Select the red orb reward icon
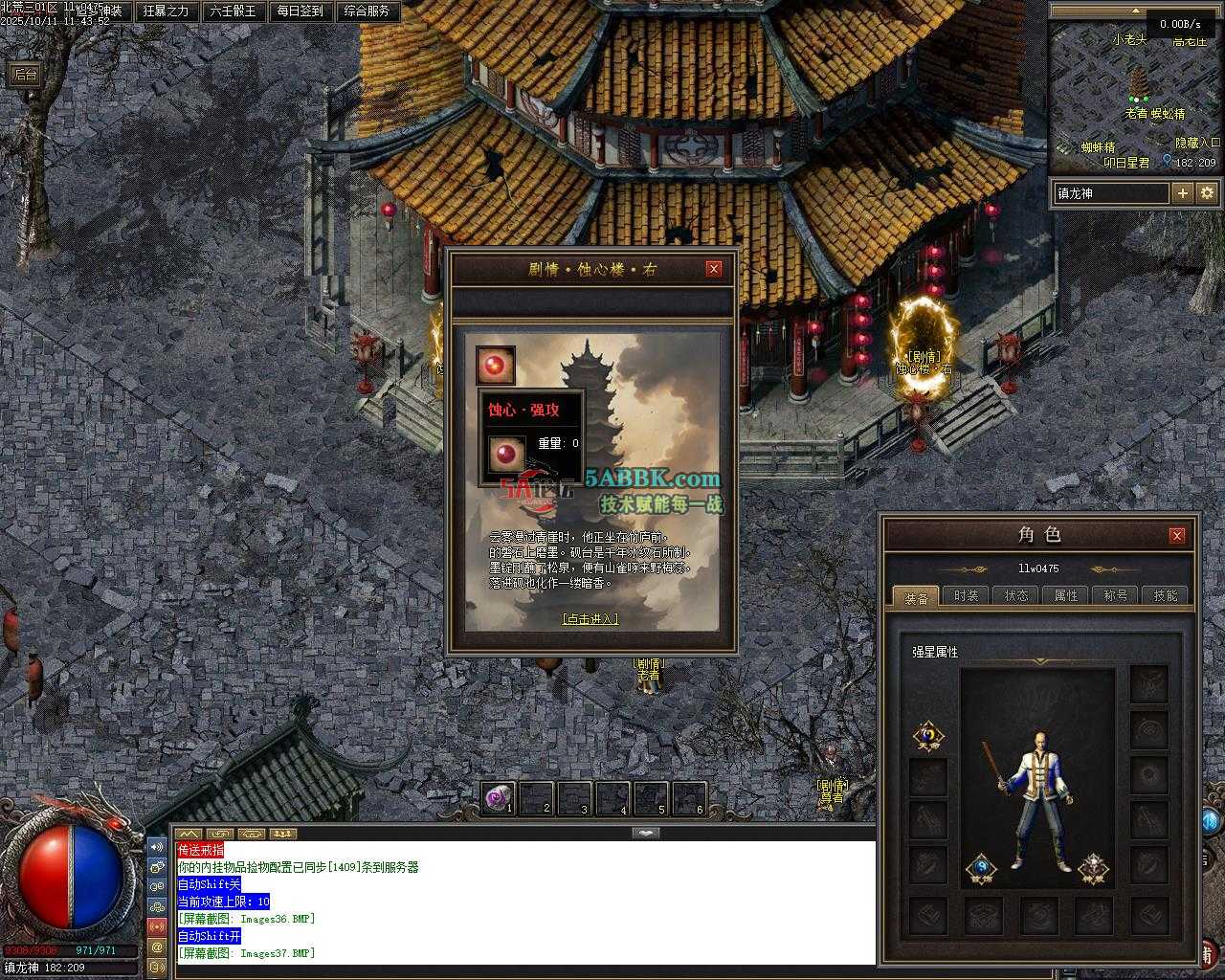 point(496,366)
